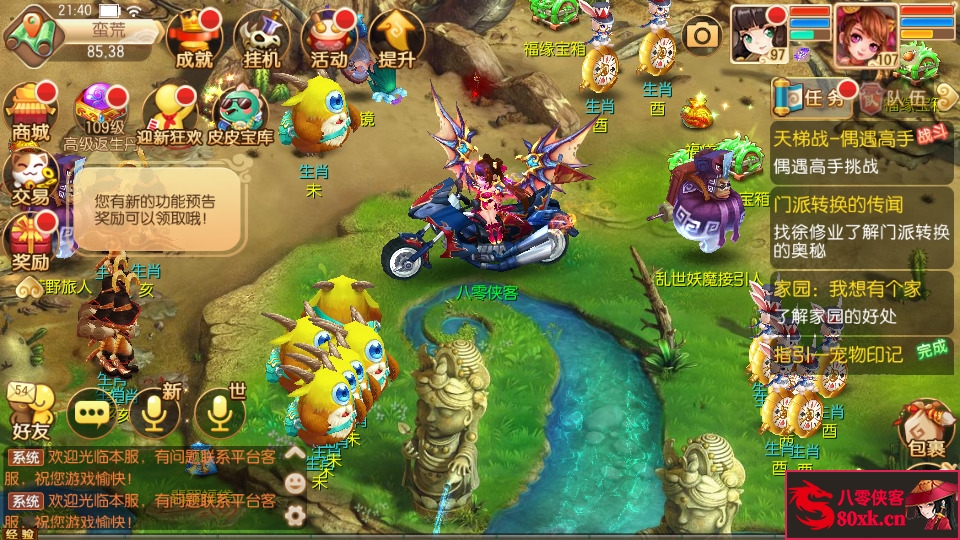The width and height of the screenshot is (960, 540).
Task: Open the 包裹 bag inventory
Action: point(926,430)
